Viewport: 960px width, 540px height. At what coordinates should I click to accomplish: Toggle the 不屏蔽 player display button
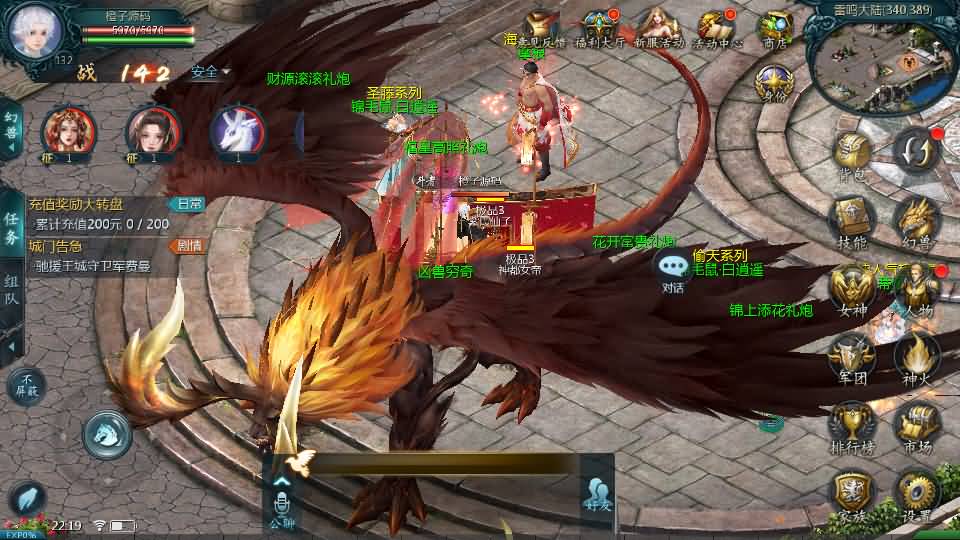coord(27,385)
